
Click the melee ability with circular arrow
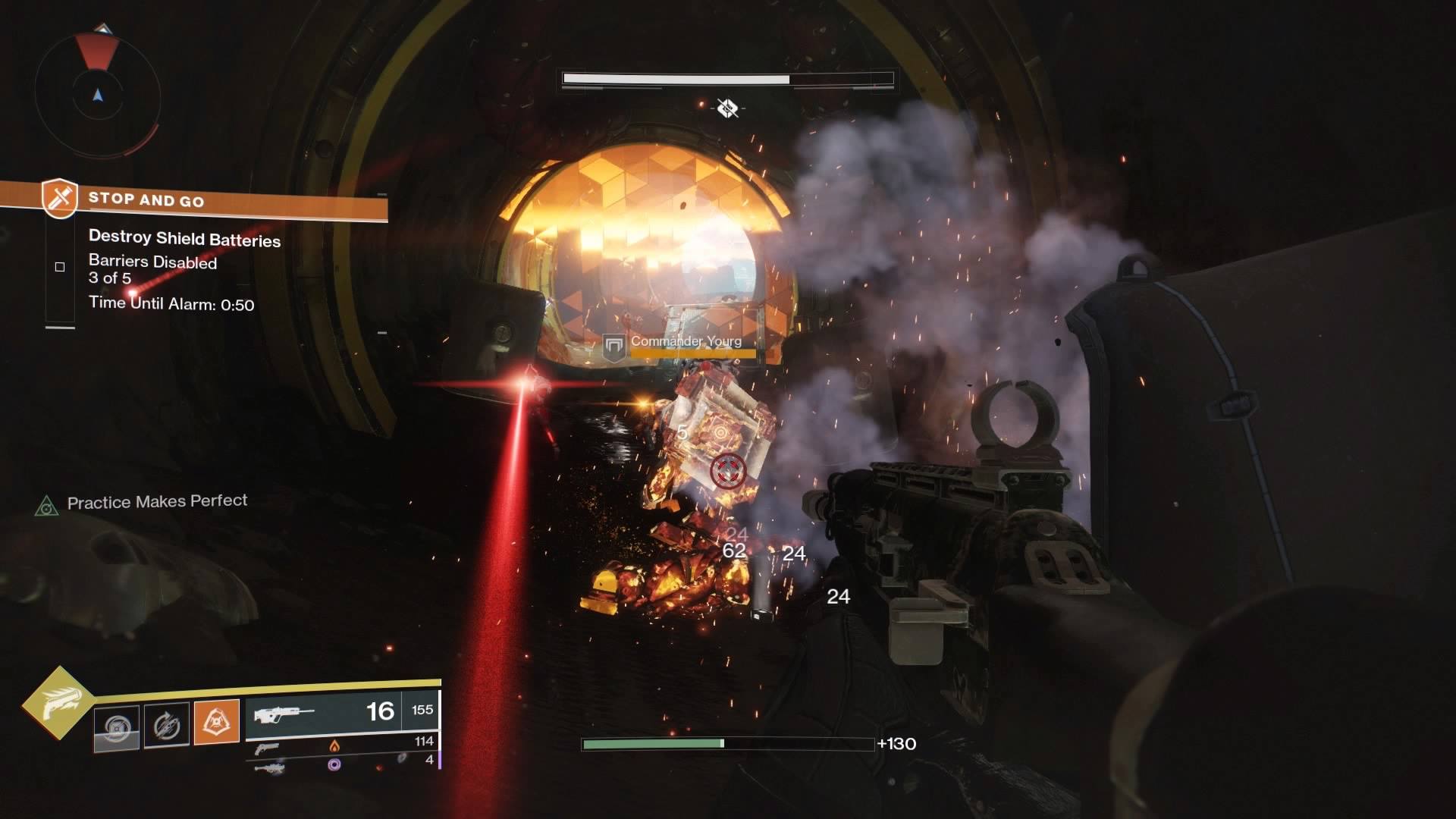166,726
